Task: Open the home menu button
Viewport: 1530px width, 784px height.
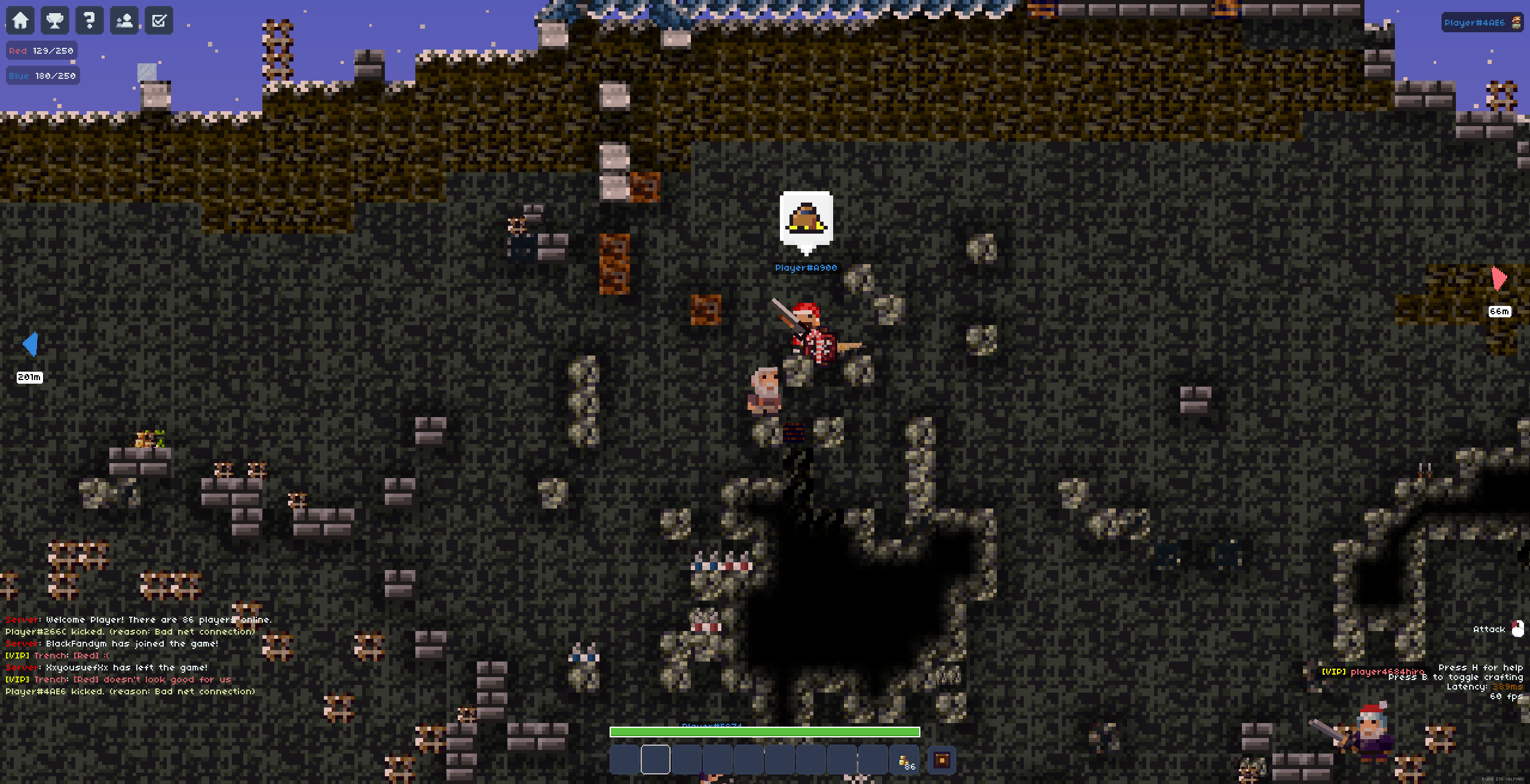Action: (x=20, y=20)
